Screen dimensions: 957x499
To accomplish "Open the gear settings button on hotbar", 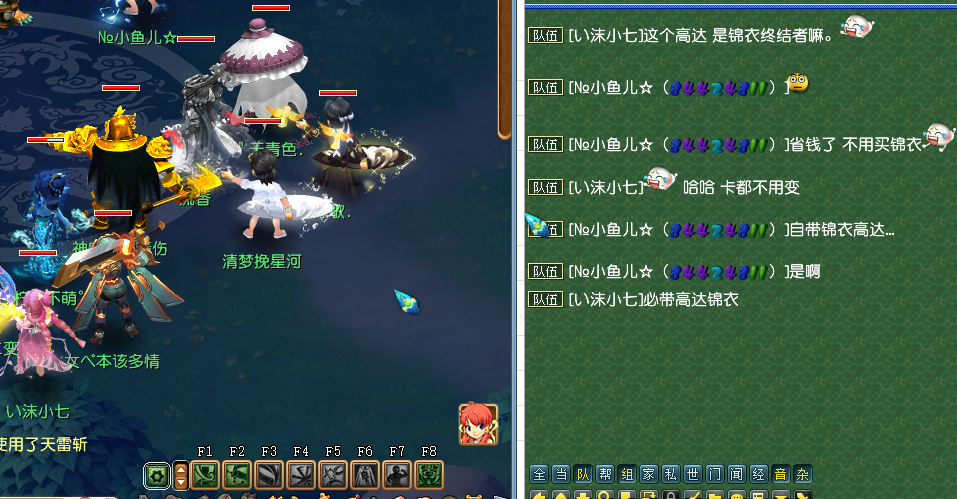I will pyautogui.click(x=156, y=475).
